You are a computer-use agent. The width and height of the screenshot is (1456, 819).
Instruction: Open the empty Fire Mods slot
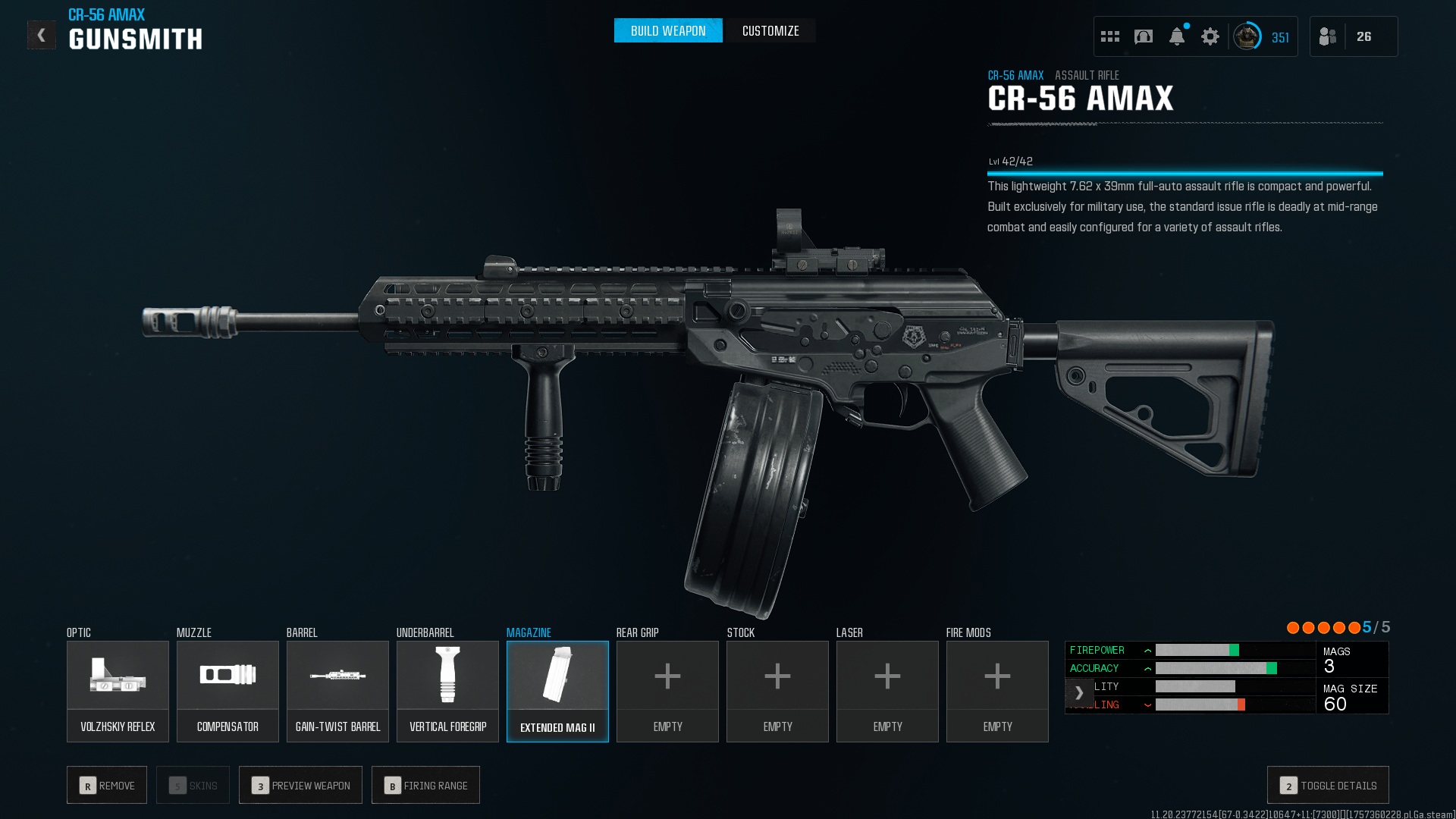[x=997, y=691]
